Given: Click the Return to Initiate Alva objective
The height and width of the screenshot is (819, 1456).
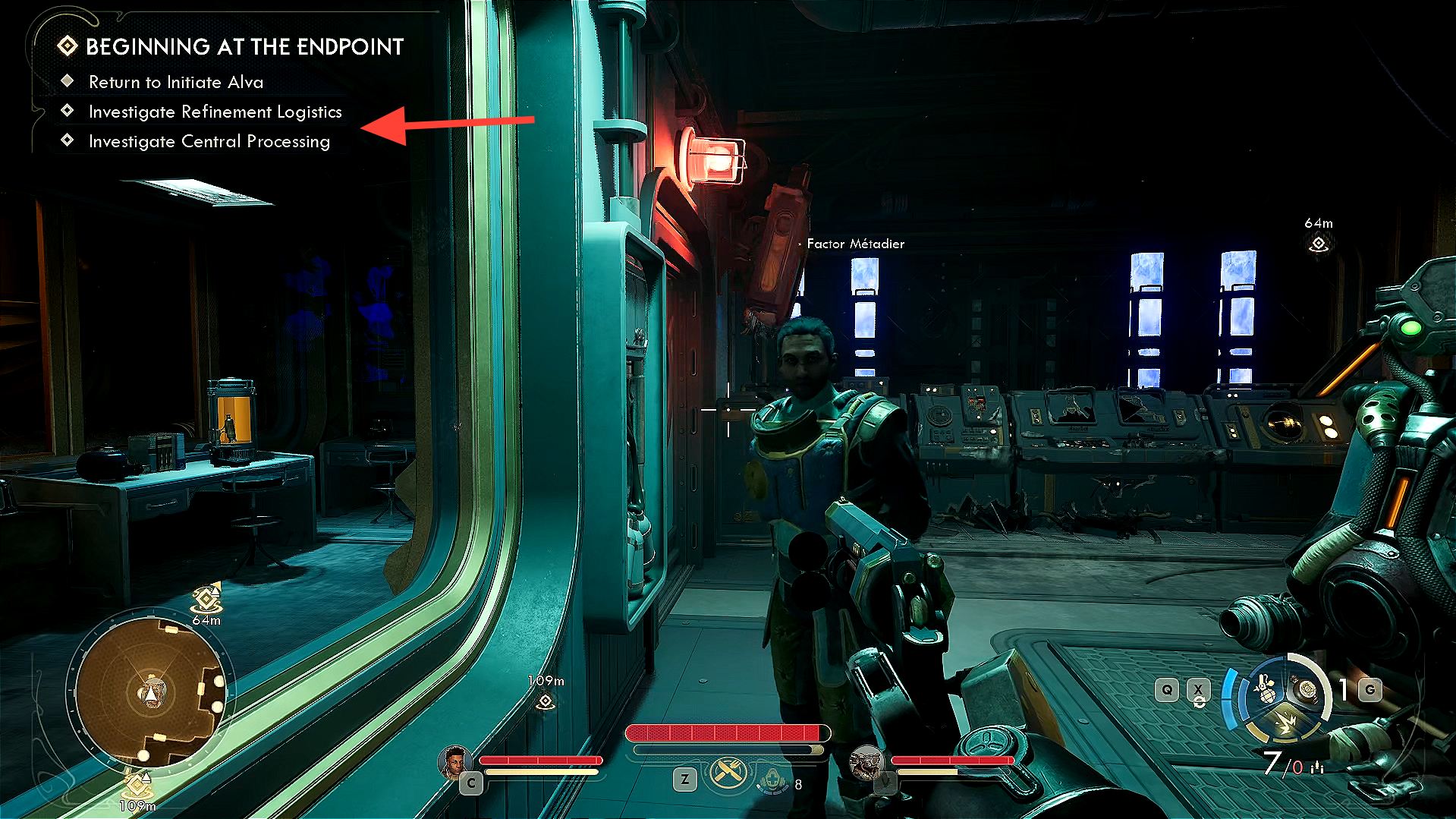Looking at the screenshot, I should [175, 82].
